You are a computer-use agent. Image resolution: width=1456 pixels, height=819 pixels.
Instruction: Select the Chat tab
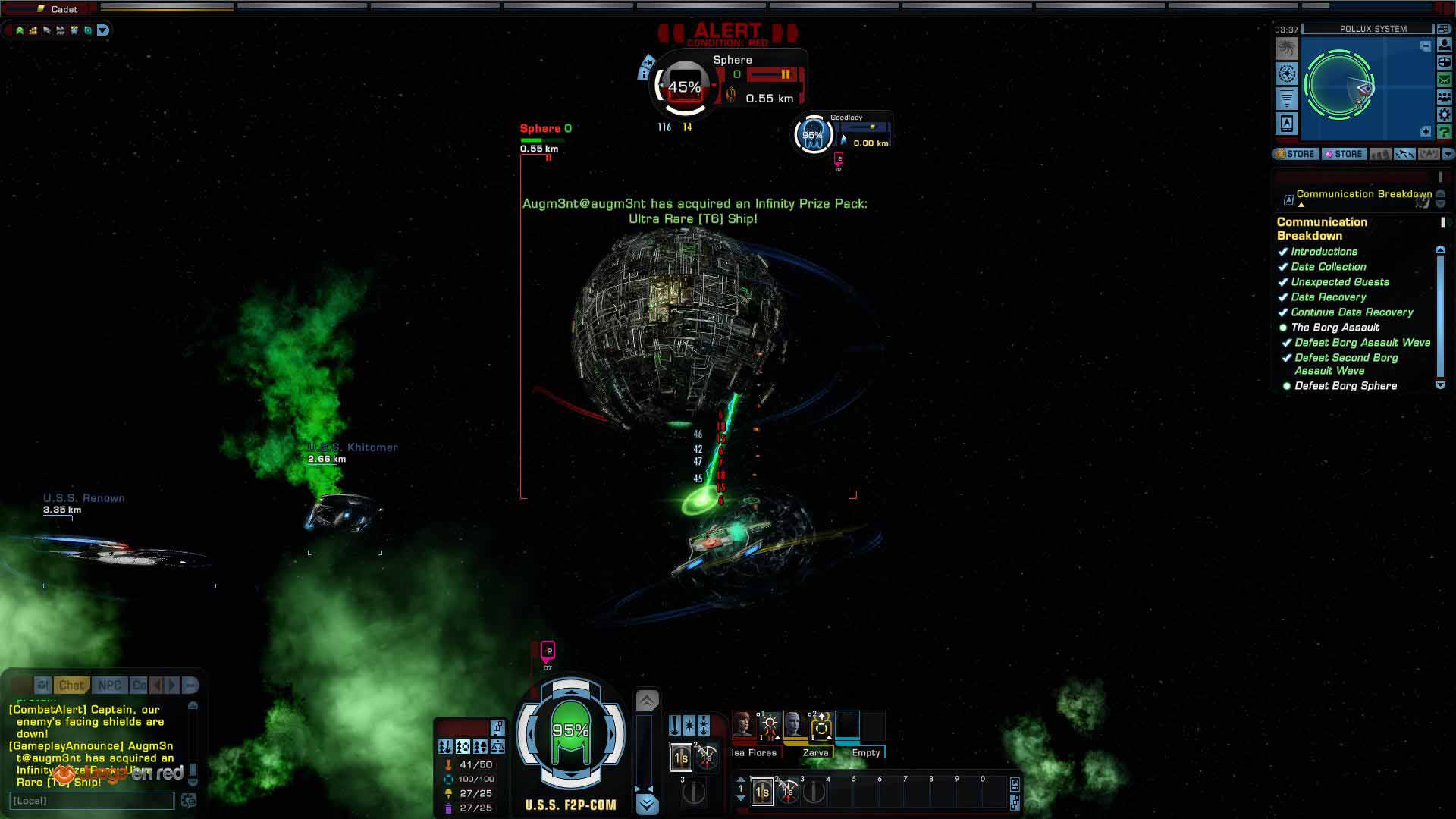pos(71,686)
